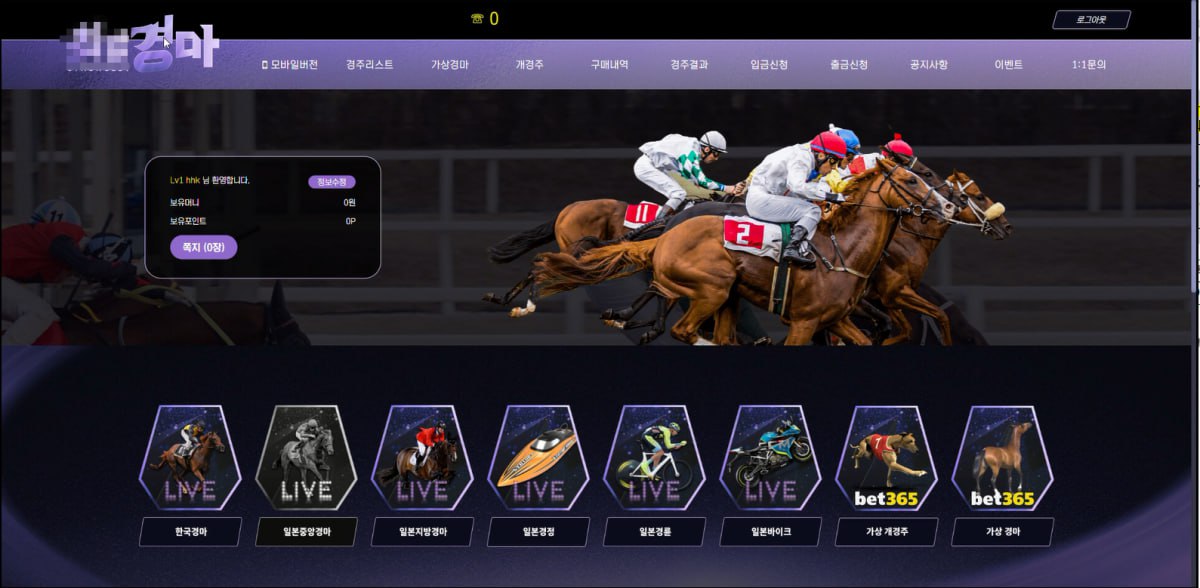The width and height of the screenshot is (1200, 588).
Task: Choose the 일본경륜 cycling live tile
Action: coord(654,458)
